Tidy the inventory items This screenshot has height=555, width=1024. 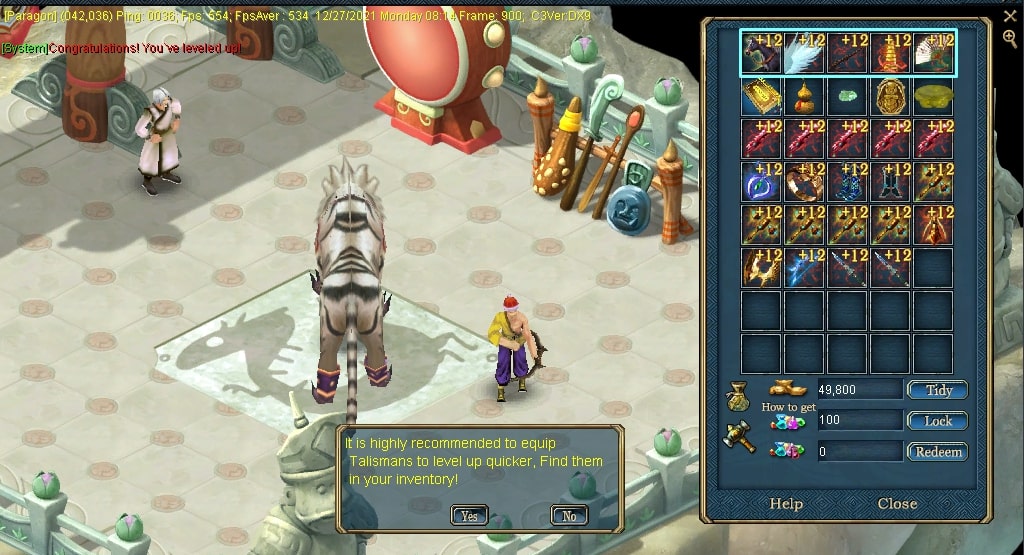(937, 390)
